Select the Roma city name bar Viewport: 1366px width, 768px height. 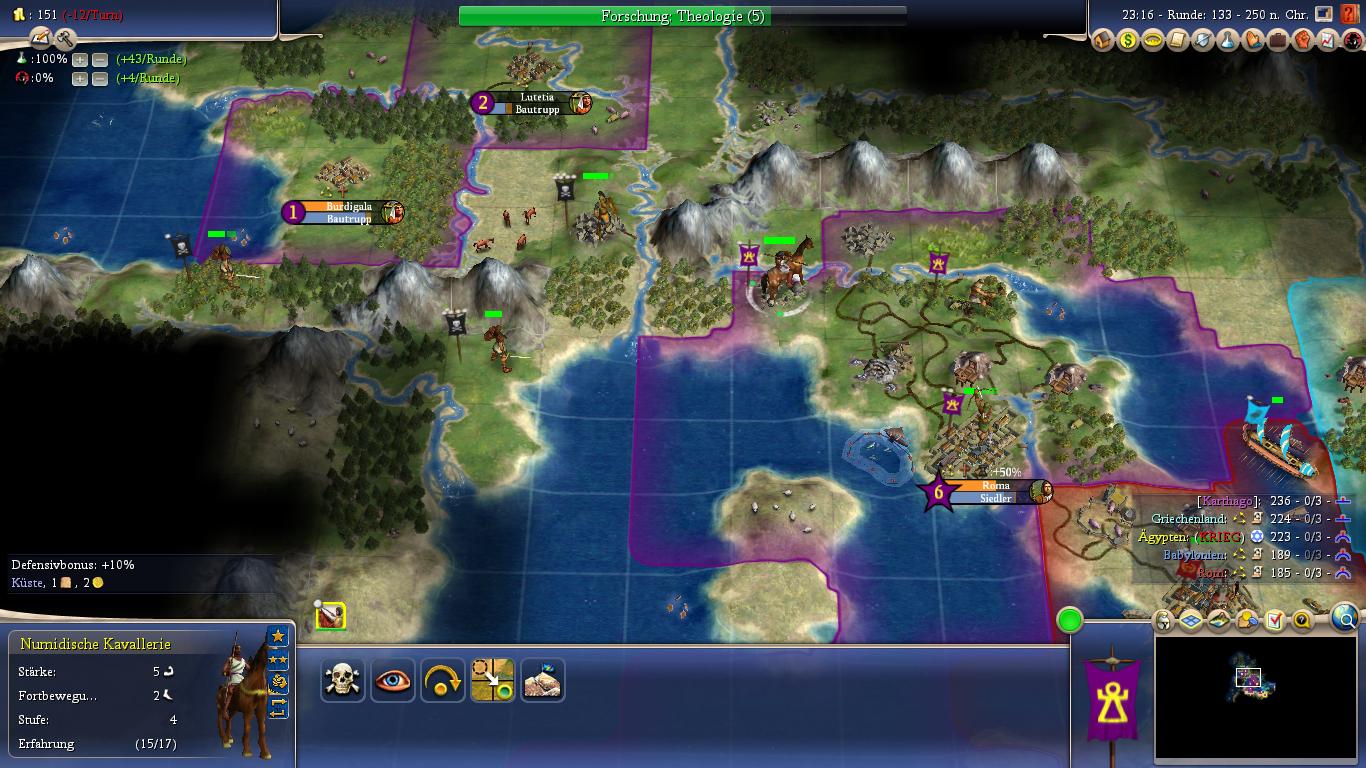pos(996,491)
